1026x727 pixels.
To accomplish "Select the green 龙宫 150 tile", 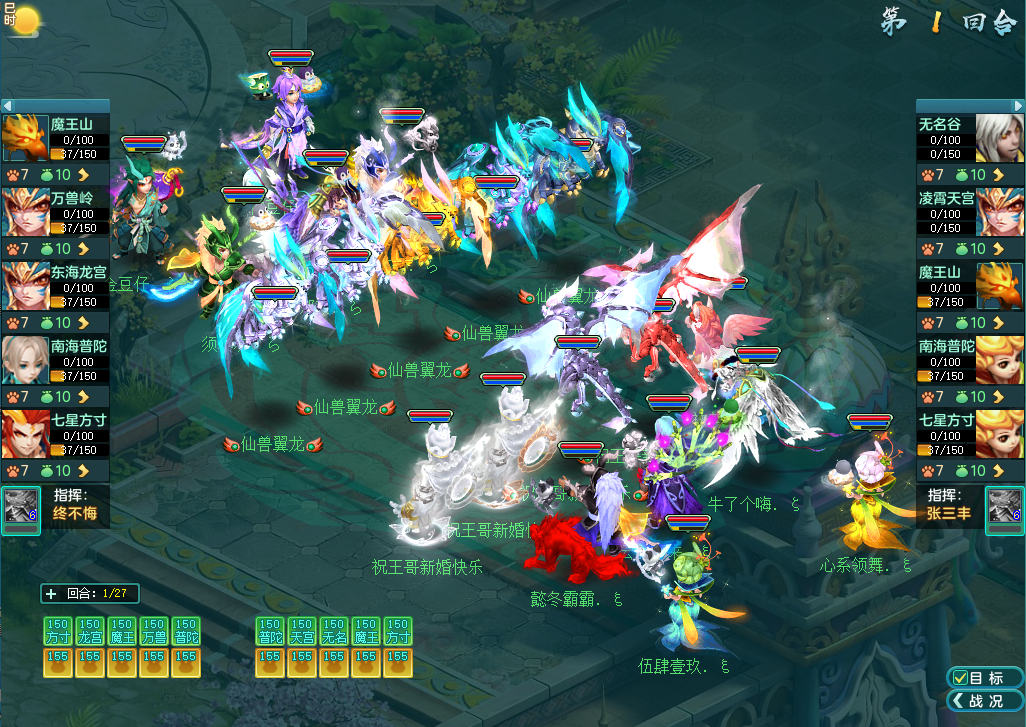I will (x=90, y=630).
